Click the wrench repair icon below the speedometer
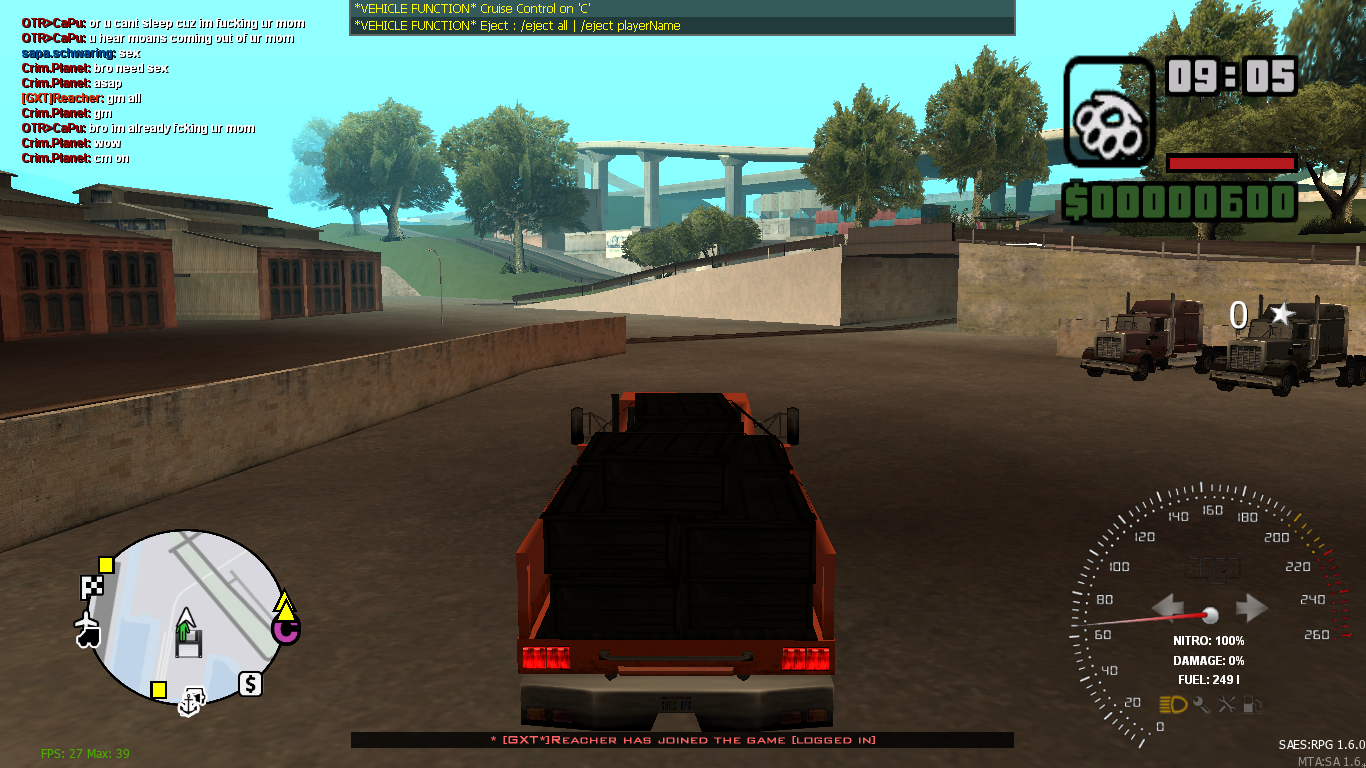The image size is (1366, 768). click(x=1226, y=704)
